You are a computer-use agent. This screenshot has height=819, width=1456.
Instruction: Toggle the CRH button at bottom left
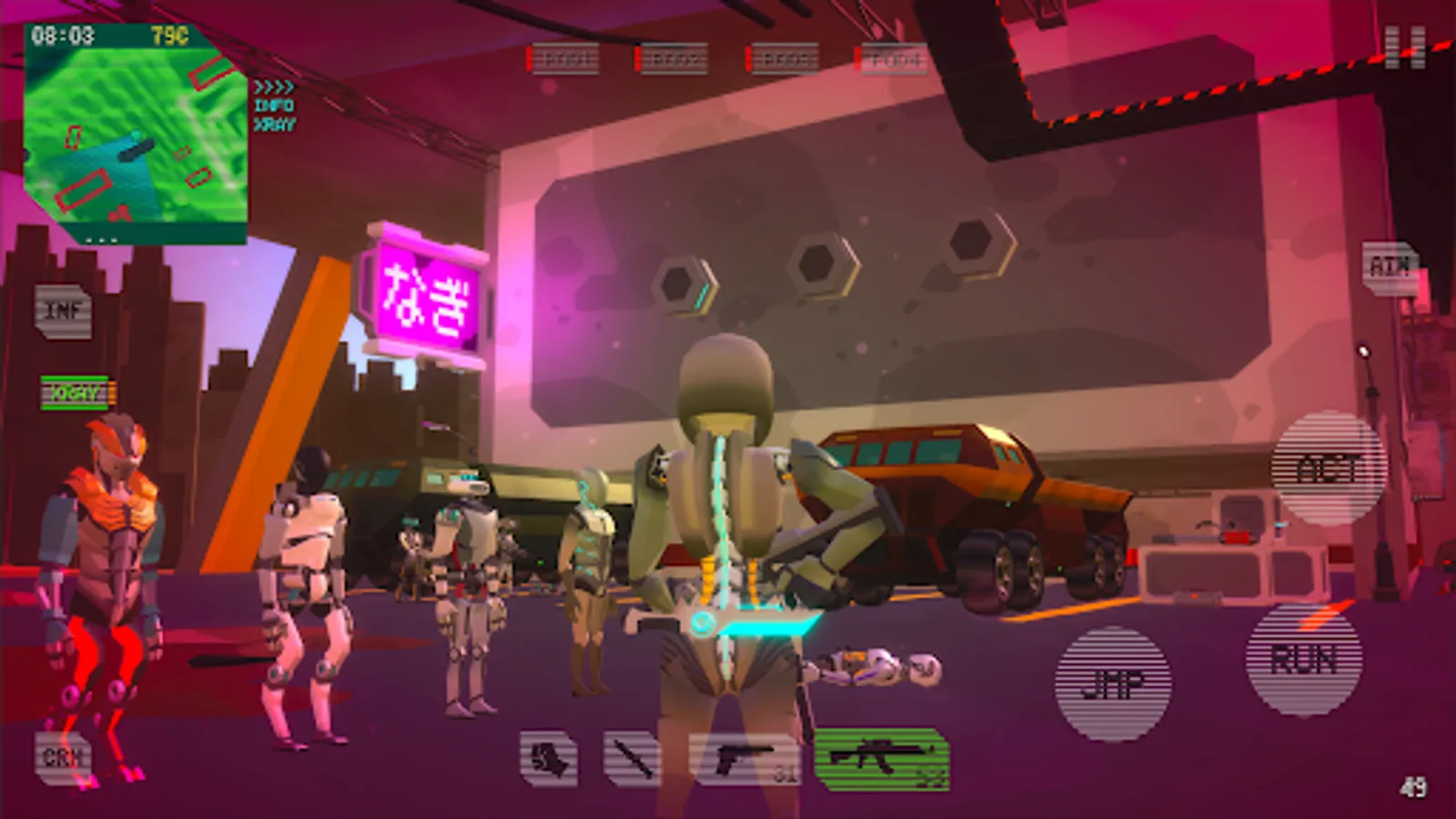pos(64,755)
